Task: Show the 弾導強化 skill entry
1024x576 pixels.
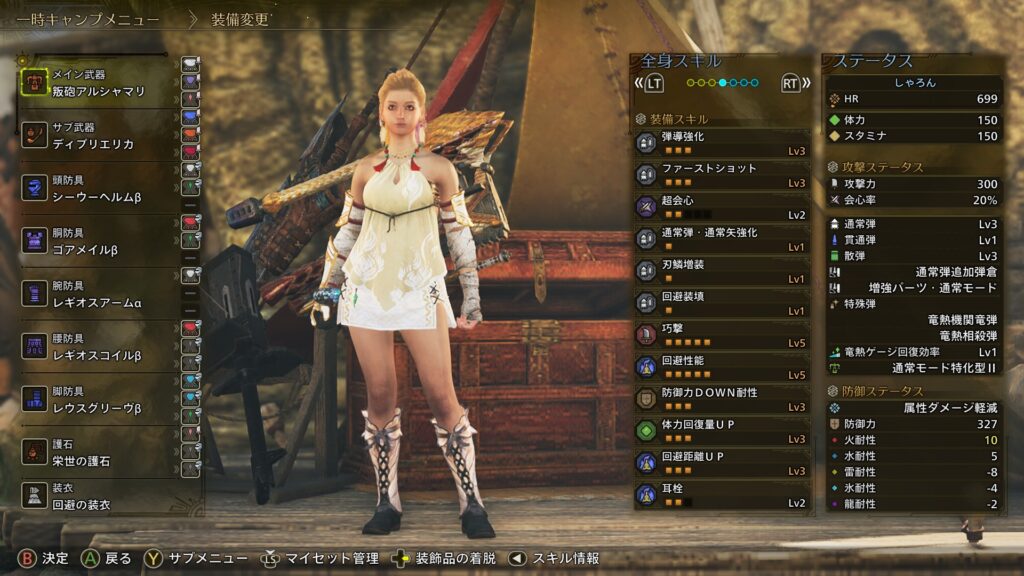Action: point(722,142)
